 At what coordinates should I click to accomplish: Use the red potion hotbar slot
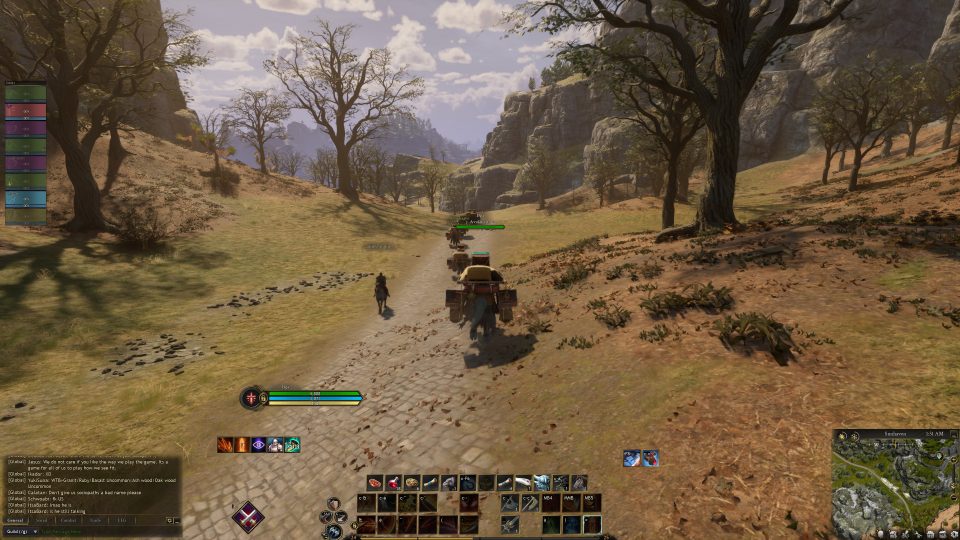tap(394, 483)
